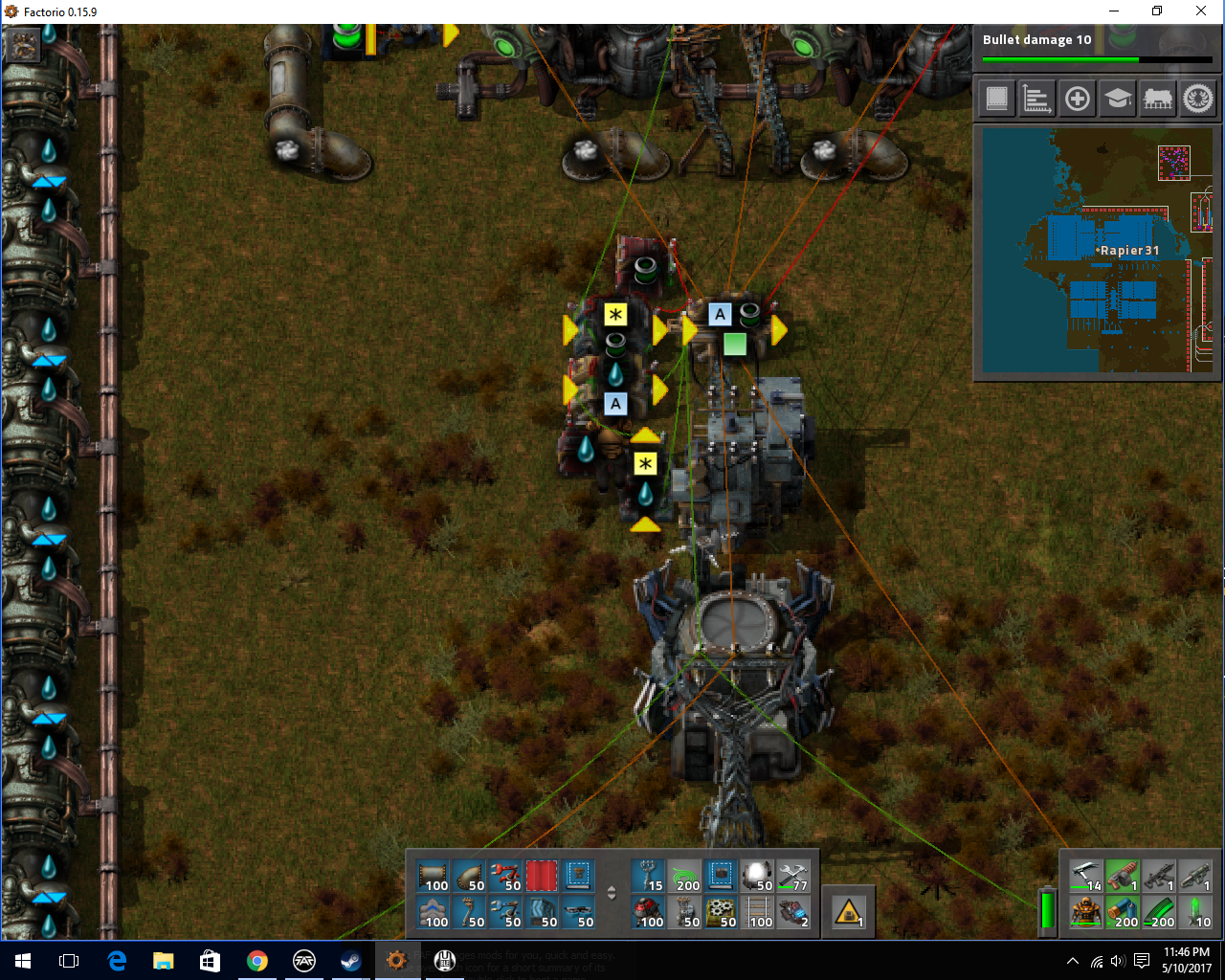Close the Factorio window
The width and height of the screenshot is (1225, 980).
click(x=1201, y=11)
